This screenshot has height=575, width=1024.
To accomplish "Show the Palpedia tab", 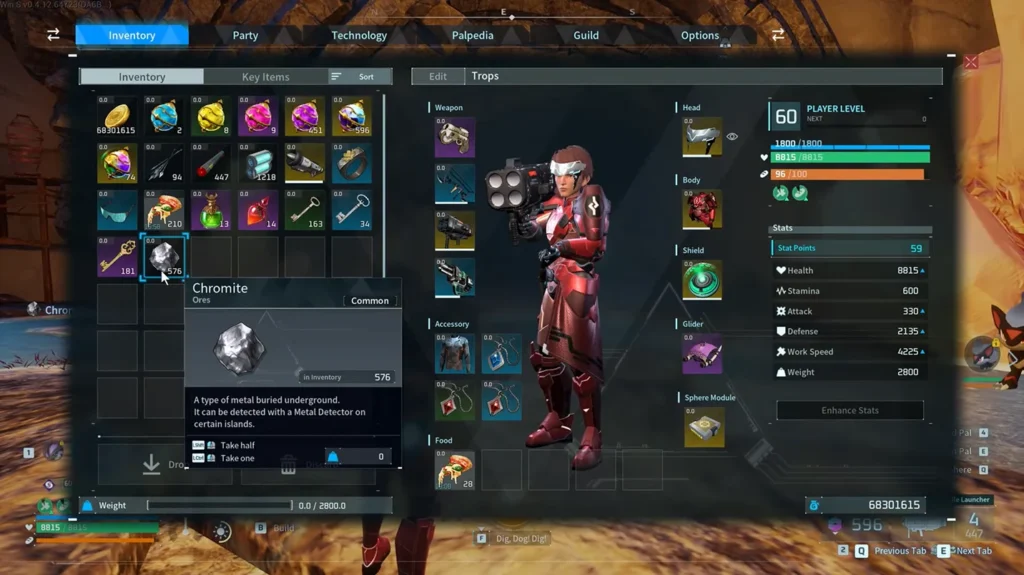I will [472, 35].
